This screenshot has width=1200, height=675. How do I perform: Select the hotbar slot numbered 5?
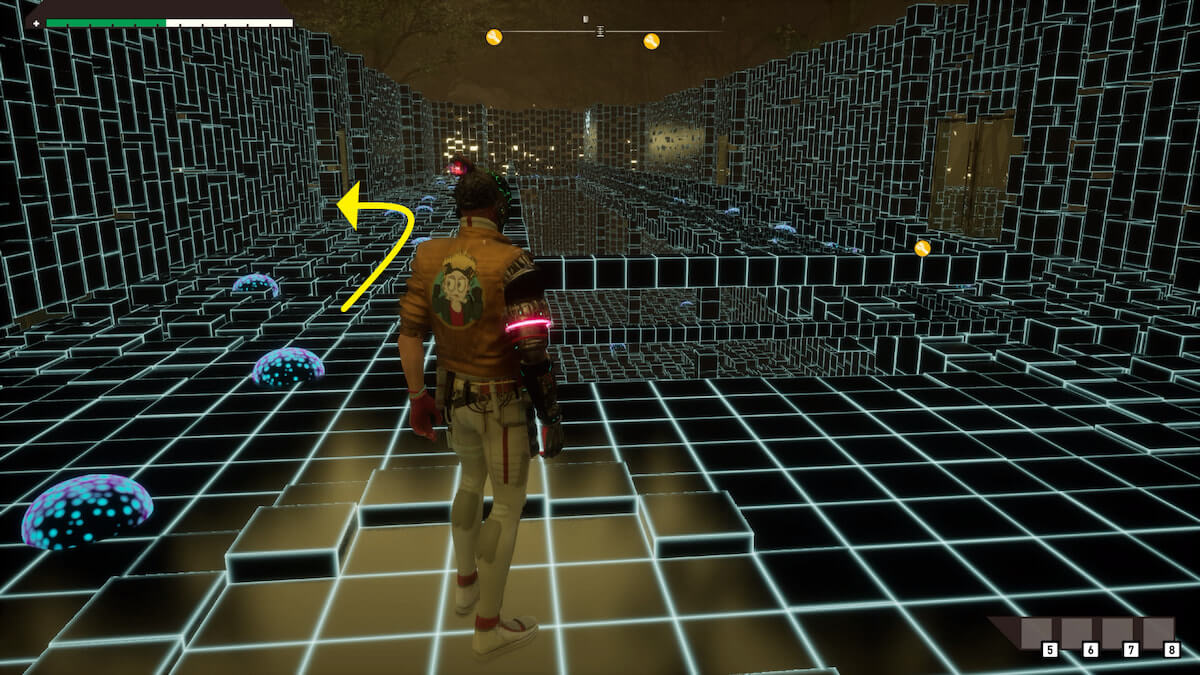coord(1041,635)
